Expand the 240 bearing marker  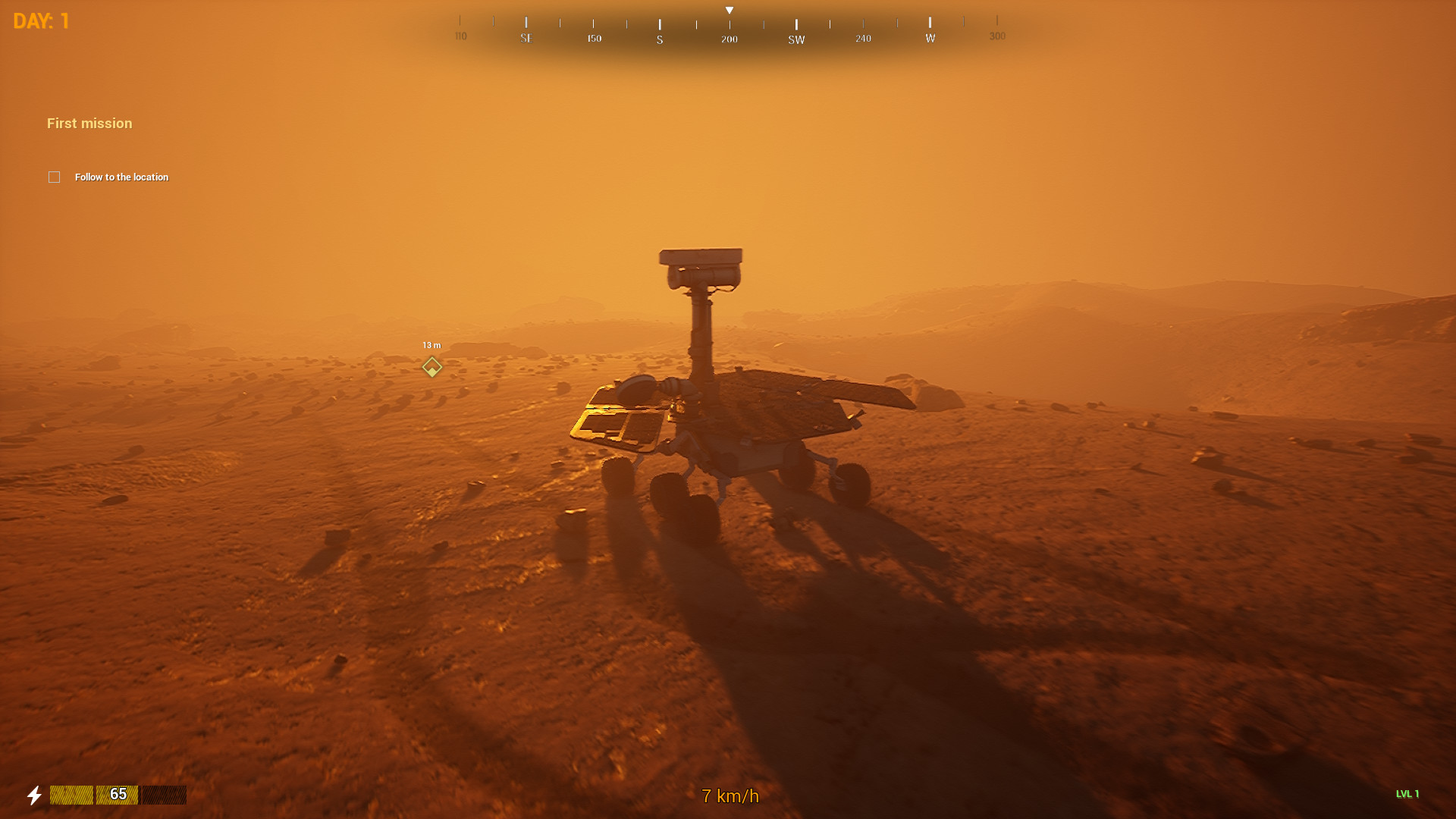point(862,37)
